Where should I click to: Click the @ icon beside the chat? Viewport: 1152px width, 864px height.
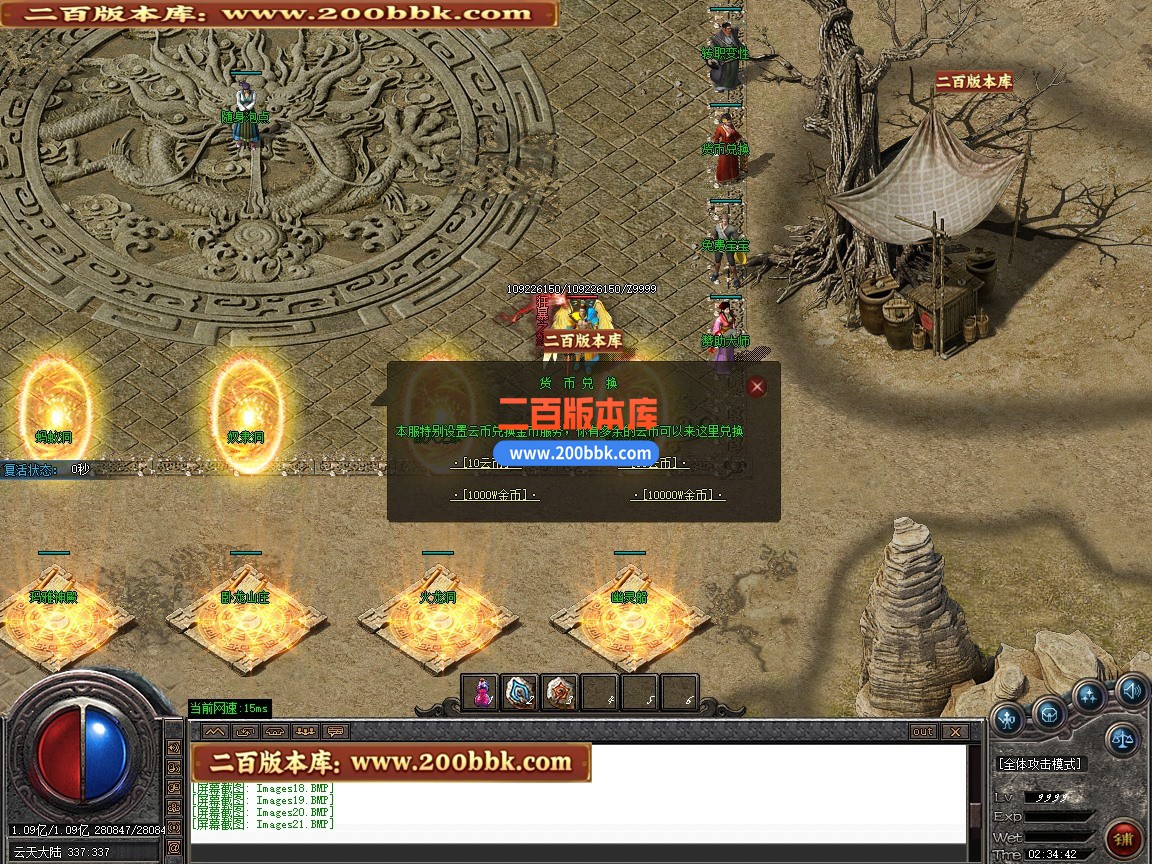174,848
